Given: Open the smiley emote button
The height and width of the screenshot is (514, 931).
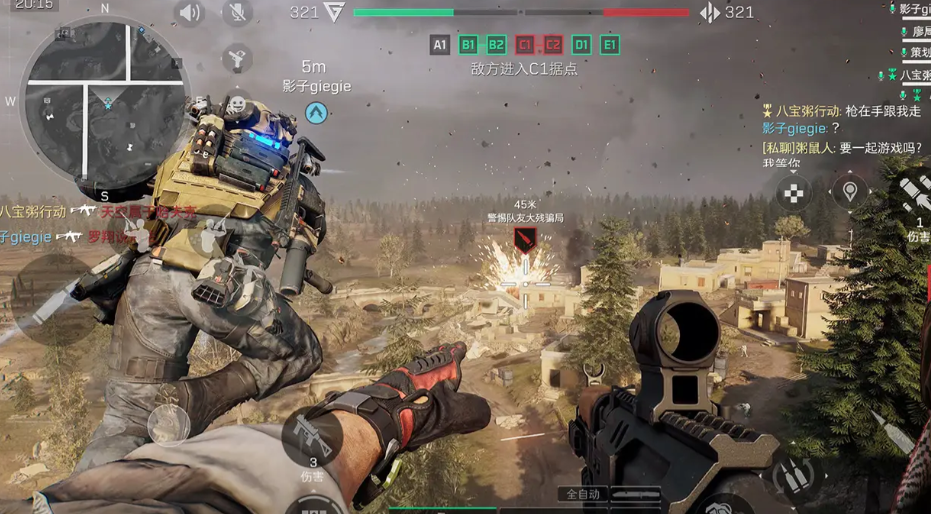Looking at the screenshot, I should click(236, 104).
